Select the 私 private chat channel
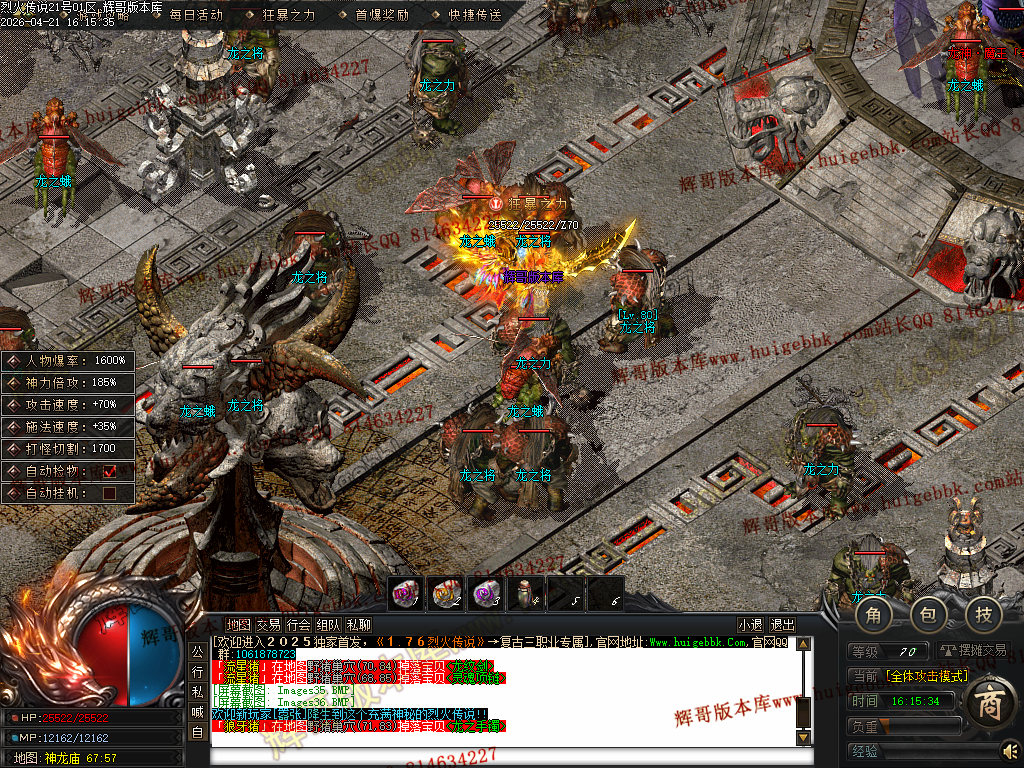The image size is (1024, 768). (197, 691)
